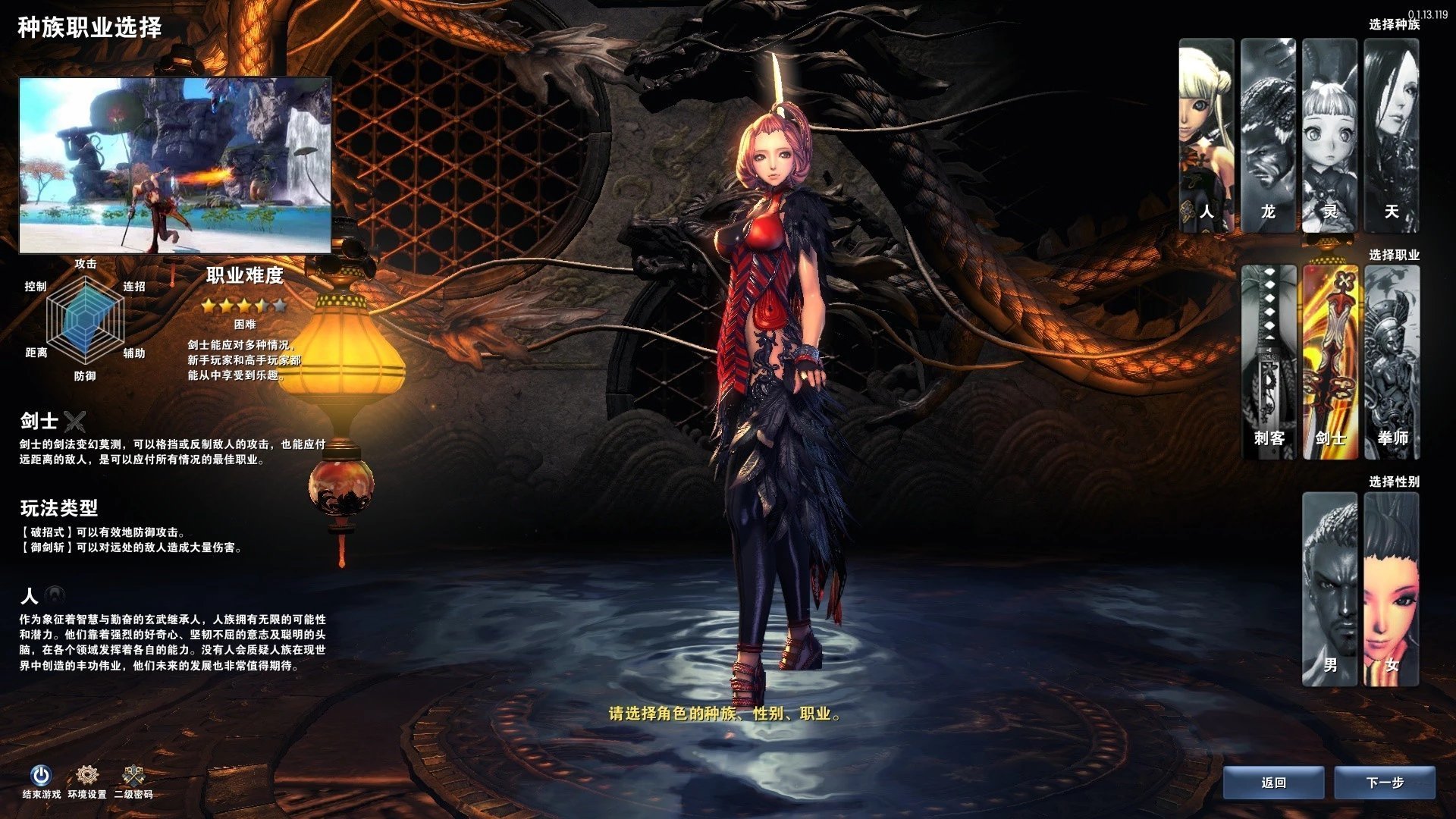Proceed with the 下一步 (Next) button
Viewport: 1456px width, 819px height.
tap(1385, 783)
